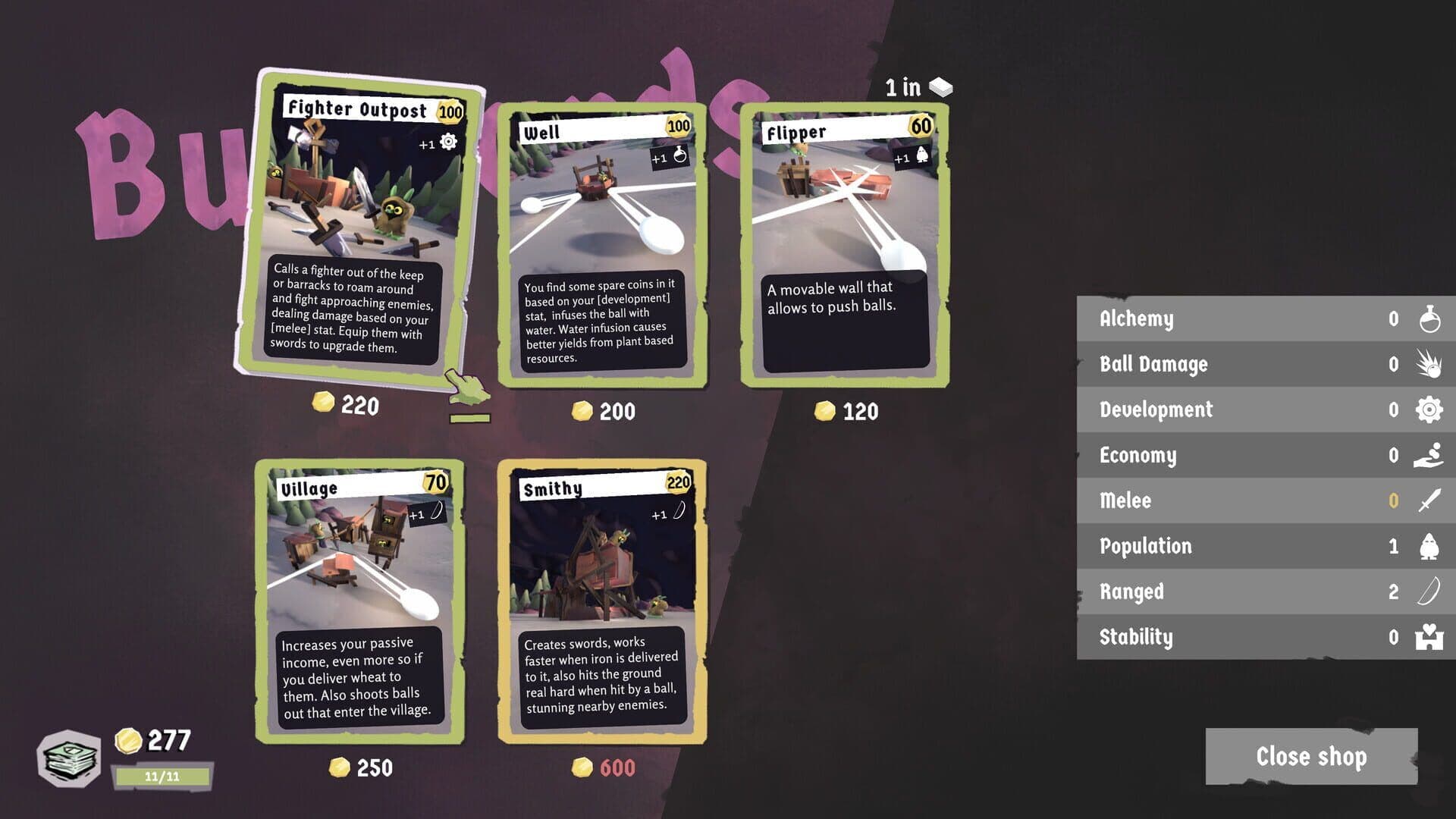Image resolution: width=1456 pixels, height=819 pixels.
Task: Select the Economy coin-hand icon
Action: [1429, 455]
